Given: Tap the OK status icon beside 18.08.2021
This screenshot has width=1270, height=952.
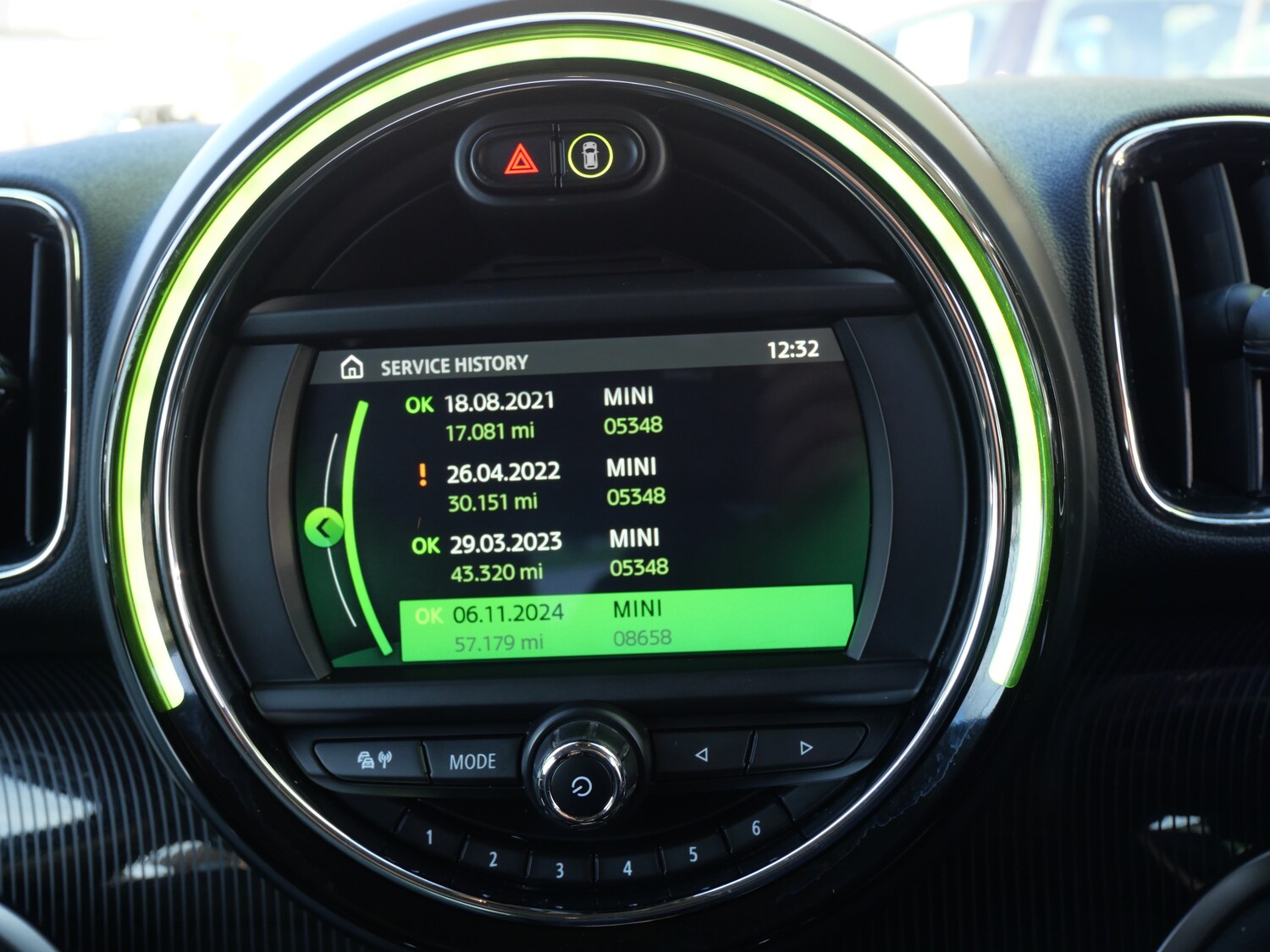Looking at the screenshot, I should click(421, 404).
